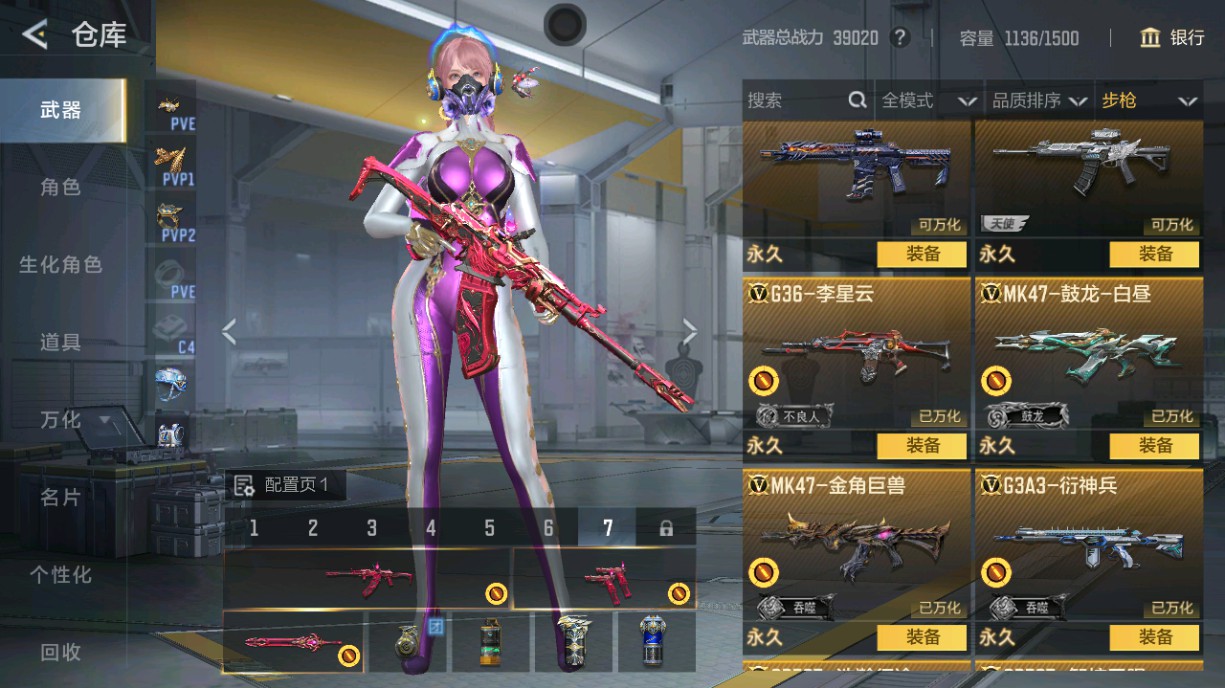Screen dimensions: 1225x688
Task: Show the weapon power help question mark
Action: tap(901, 38)
